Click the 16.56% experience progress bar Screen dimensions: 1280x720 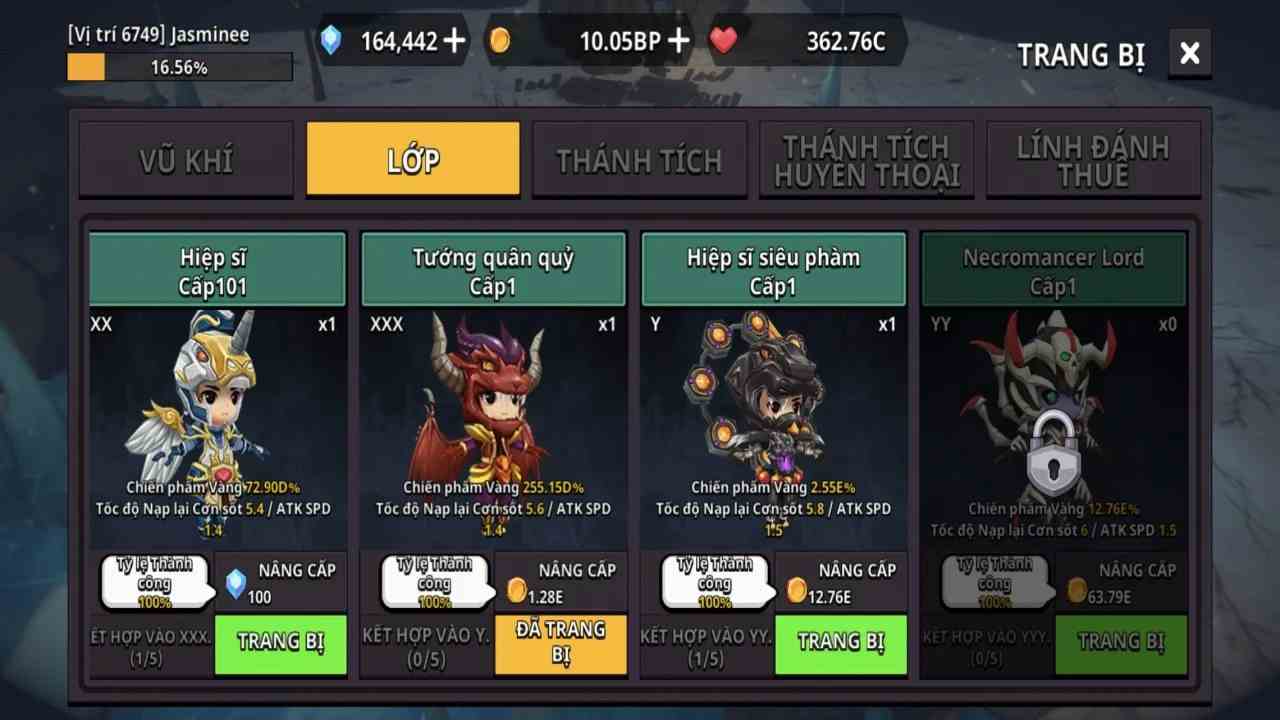pyautogui.click(x=178, y=67)
